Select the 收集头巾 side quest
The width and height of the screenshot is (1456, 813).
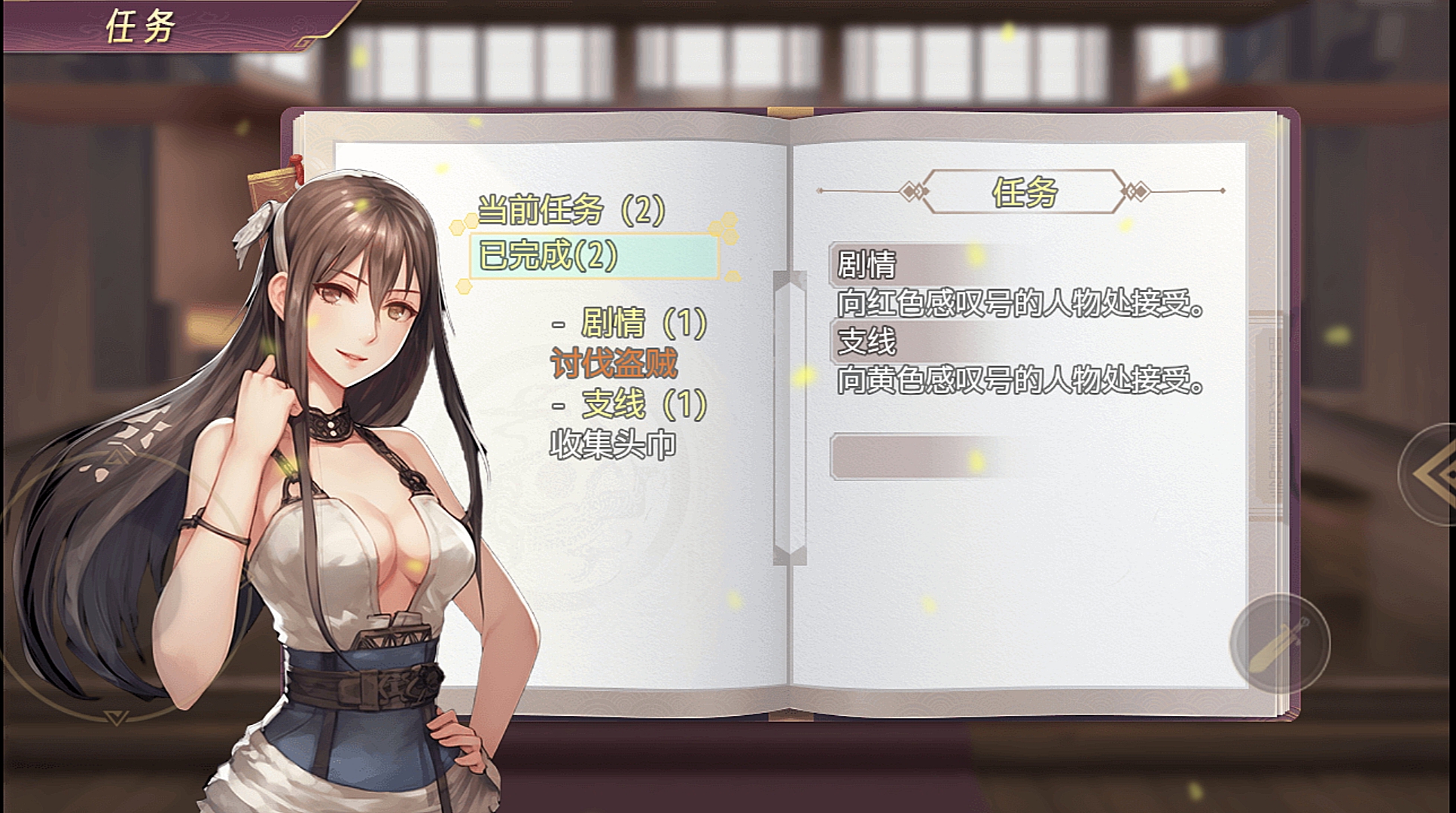(613, 445)
